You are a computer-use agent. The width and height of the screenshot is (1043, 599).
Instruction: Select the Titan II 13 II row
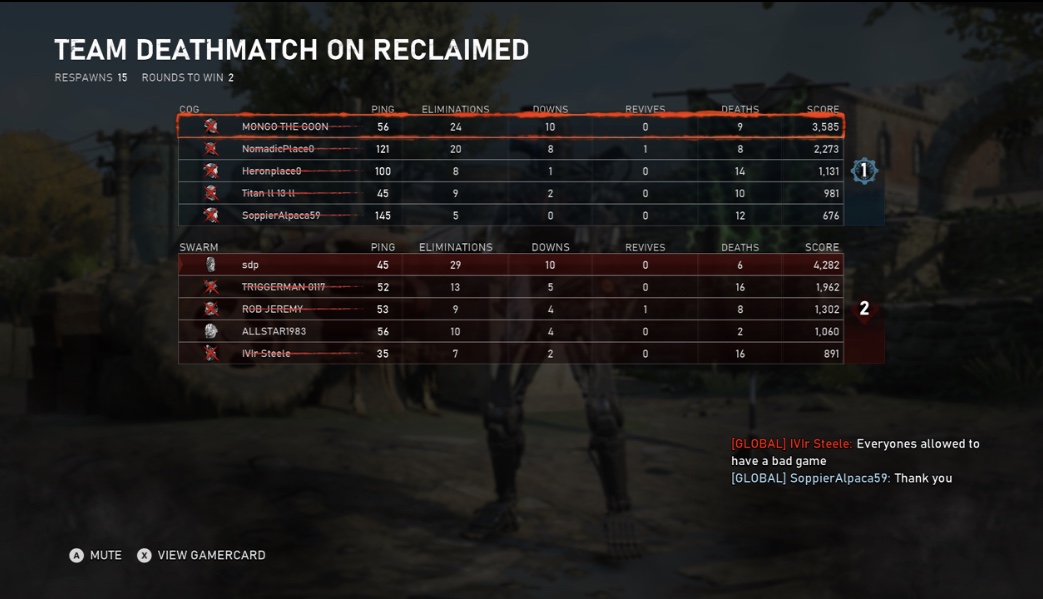[510, 193]
